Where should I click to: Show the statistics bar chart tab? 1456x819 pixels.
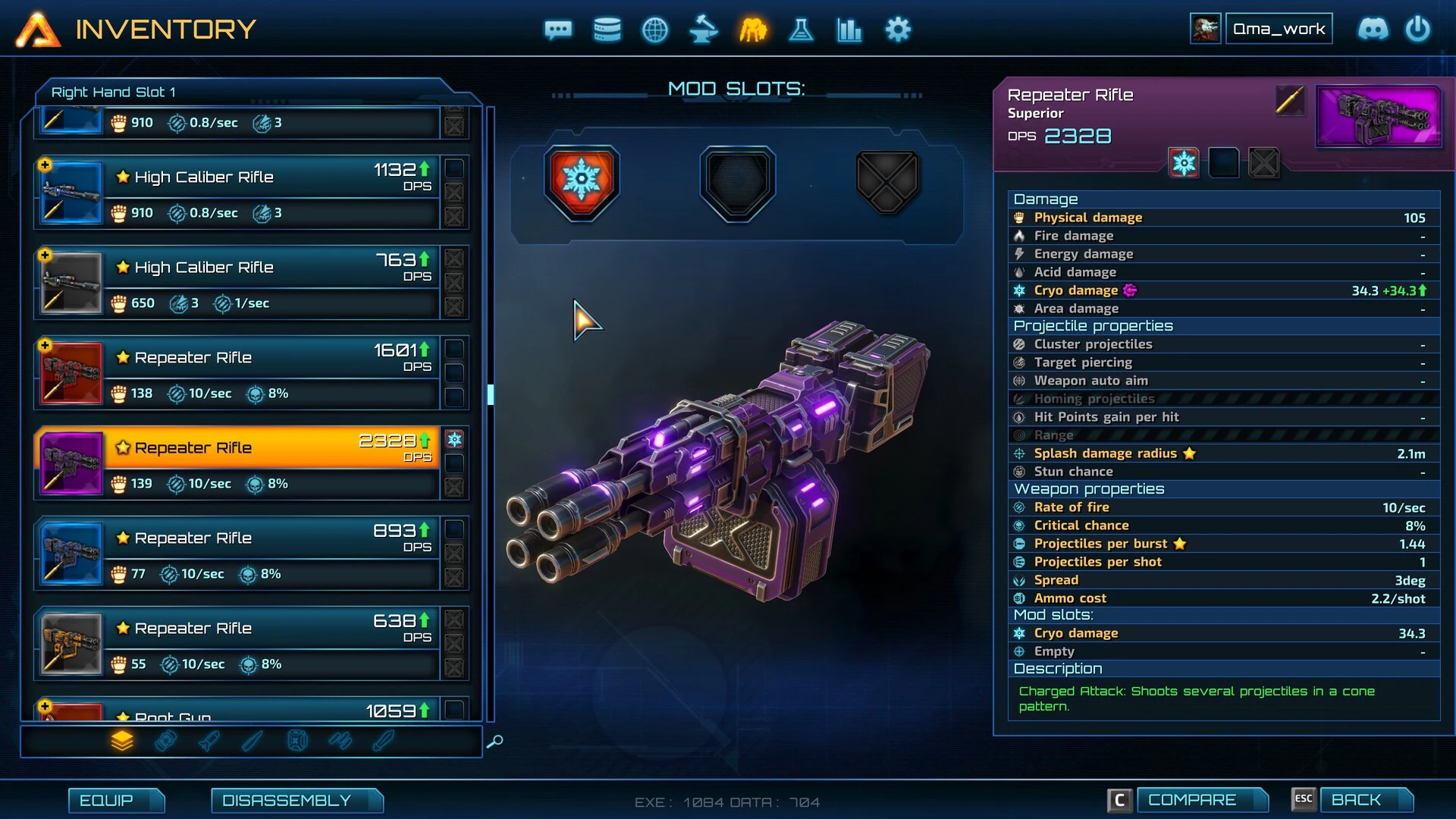[x=849, y=30]
